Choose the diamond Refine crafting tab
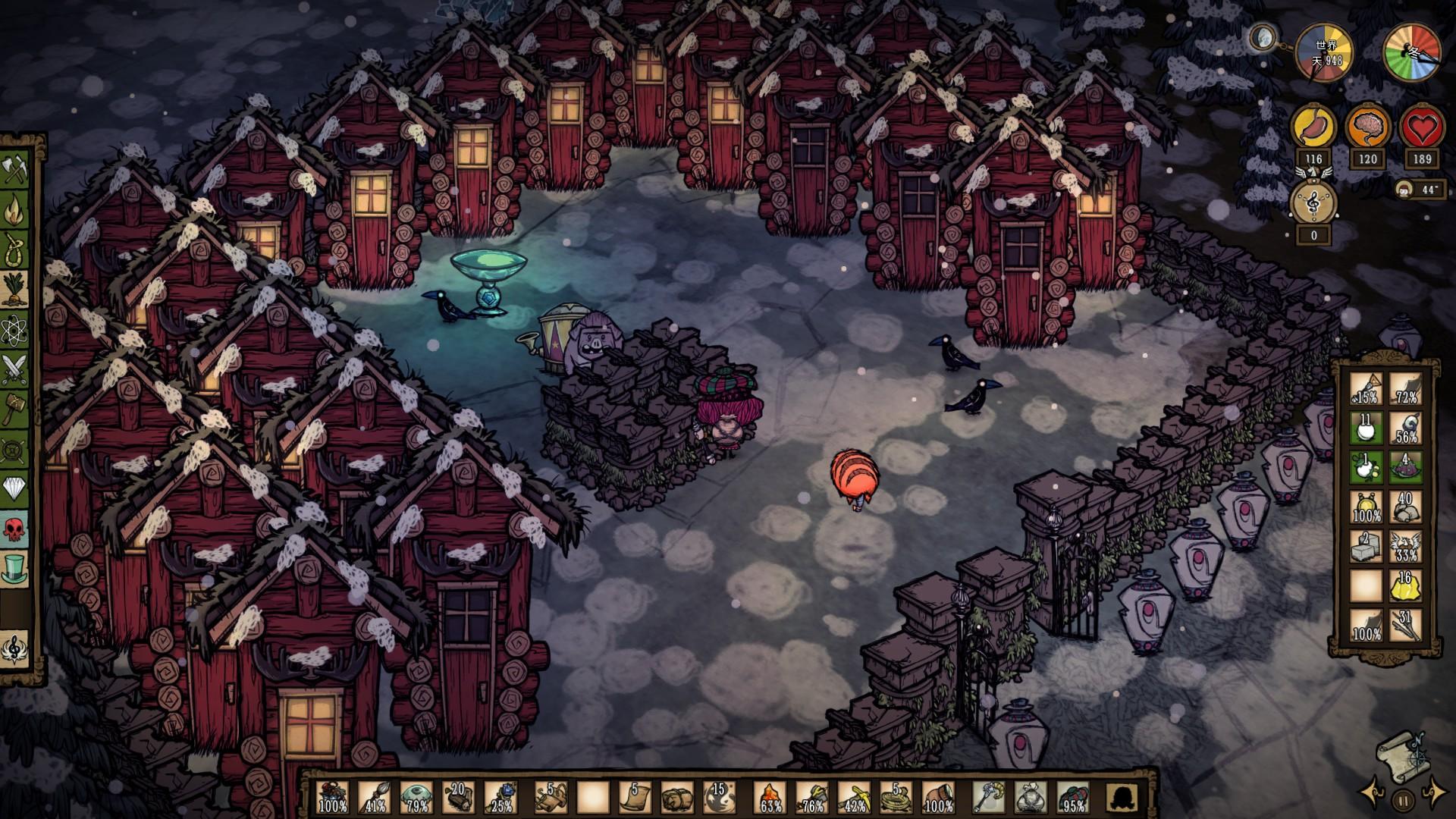 point(15,488)
